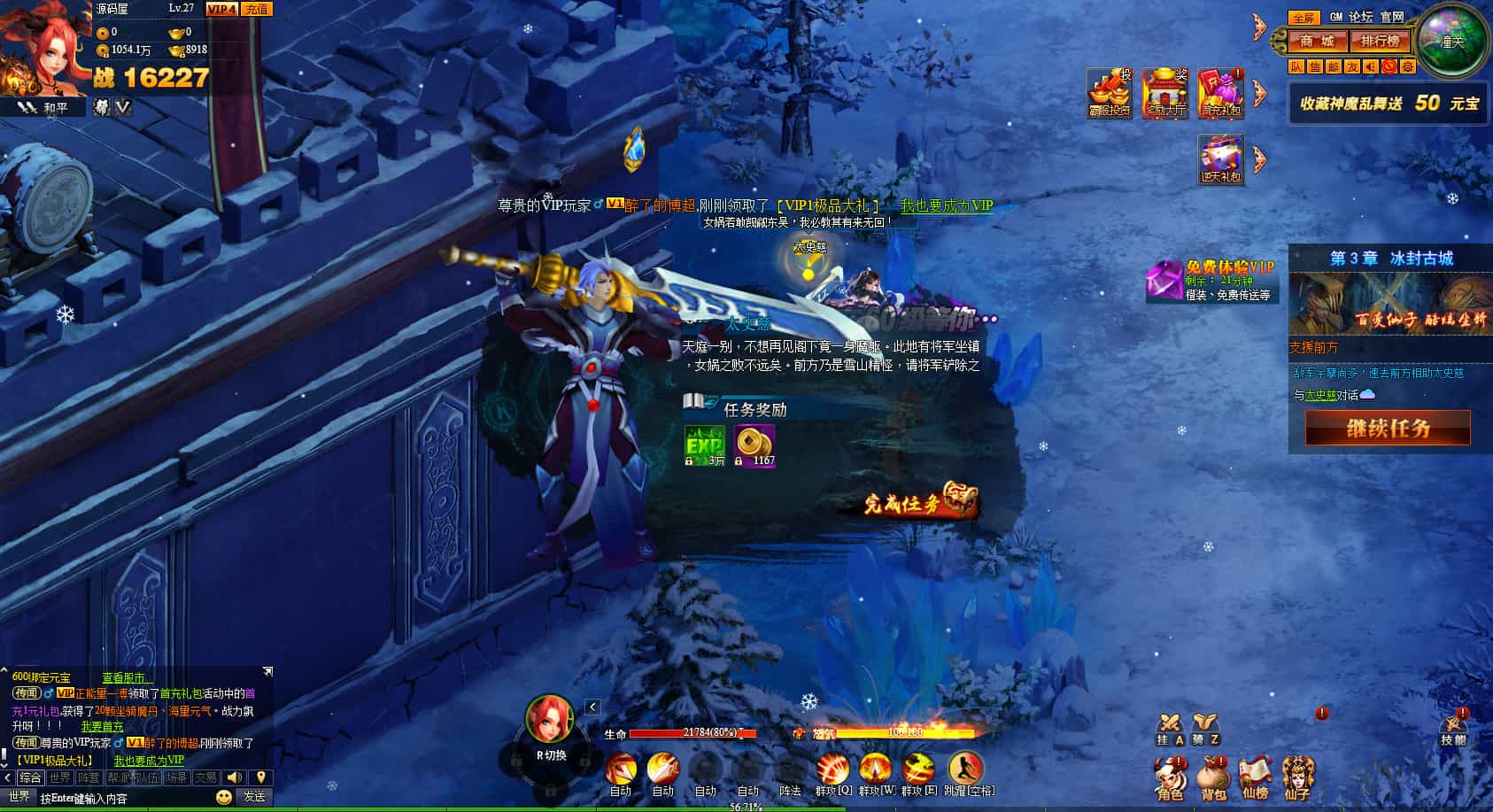This screenshot has height=812, width=1493.
Task: Click the 完成任务 complete quest button
Action: [920, 502]
